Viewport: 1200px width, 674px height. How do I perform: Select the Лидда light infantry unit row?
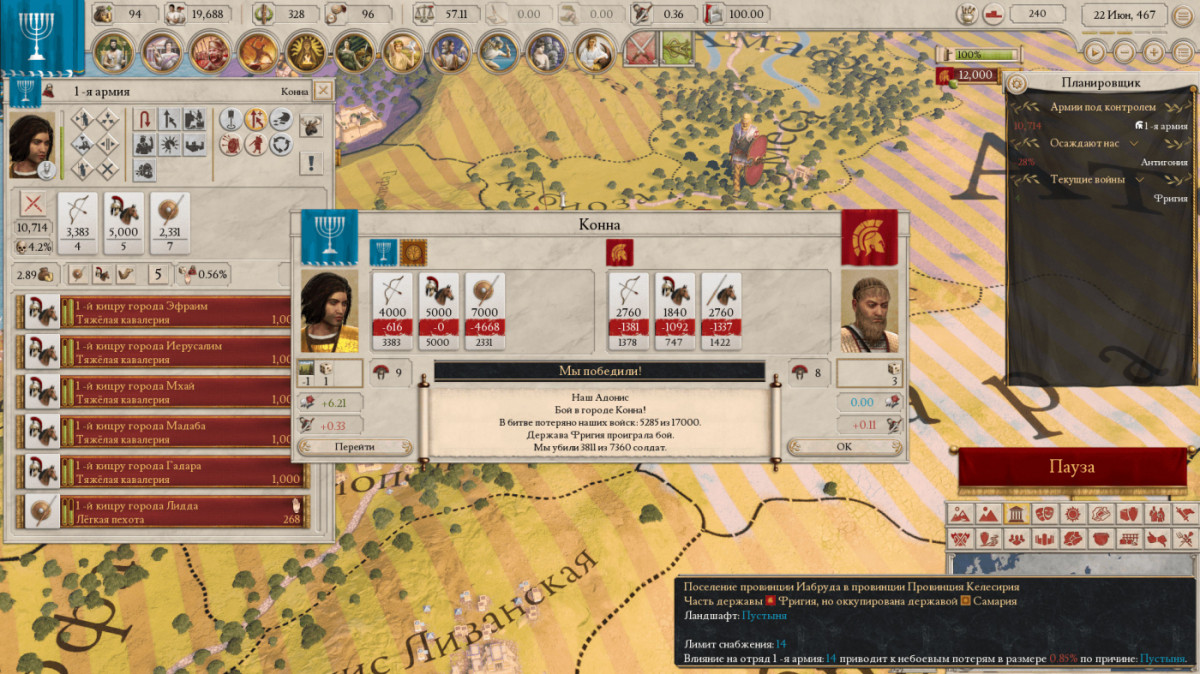pyautogui.click(x=167, y=512)
